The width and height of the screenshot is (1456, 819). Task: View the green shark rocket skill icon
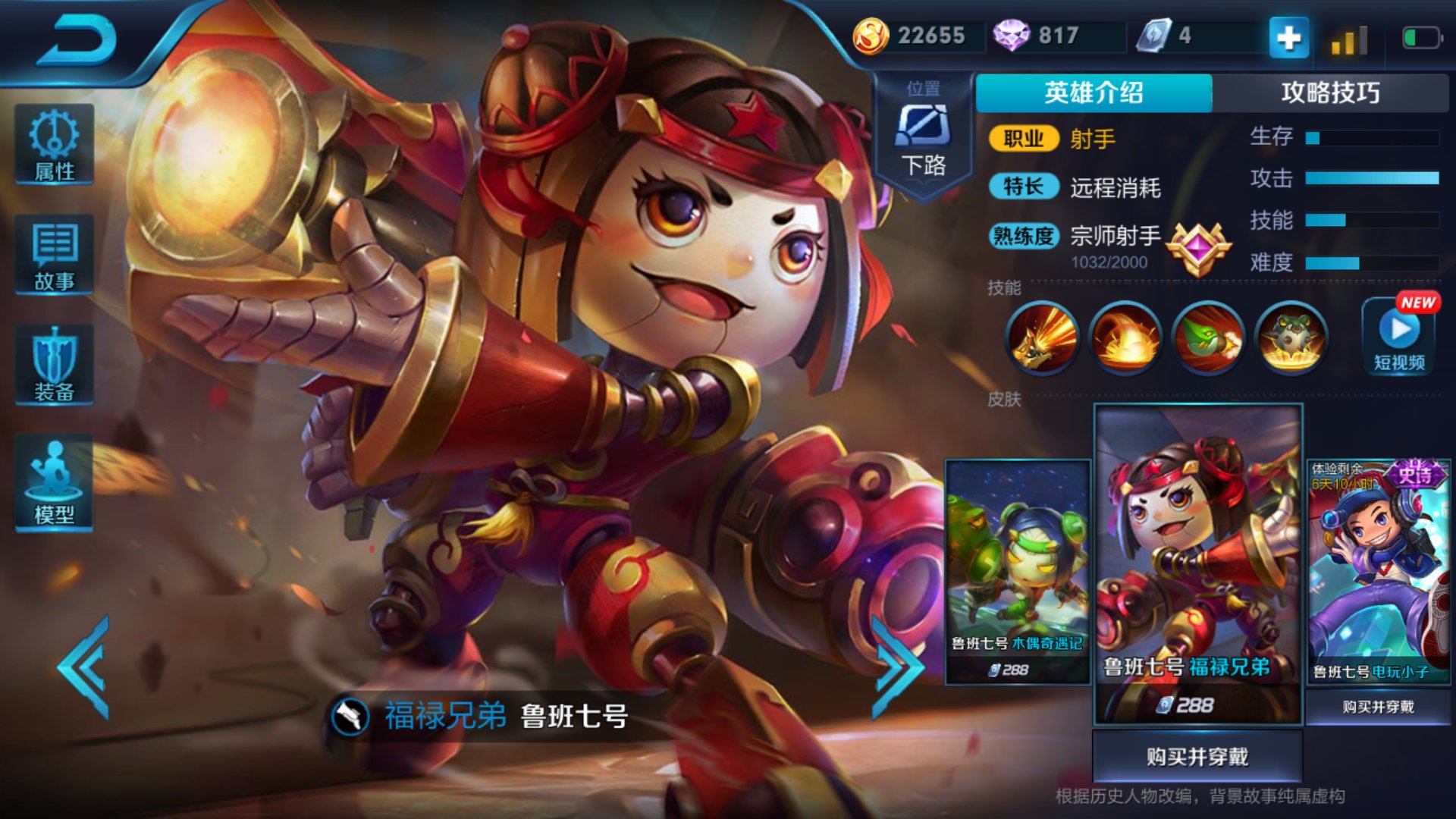[1209, 337]
